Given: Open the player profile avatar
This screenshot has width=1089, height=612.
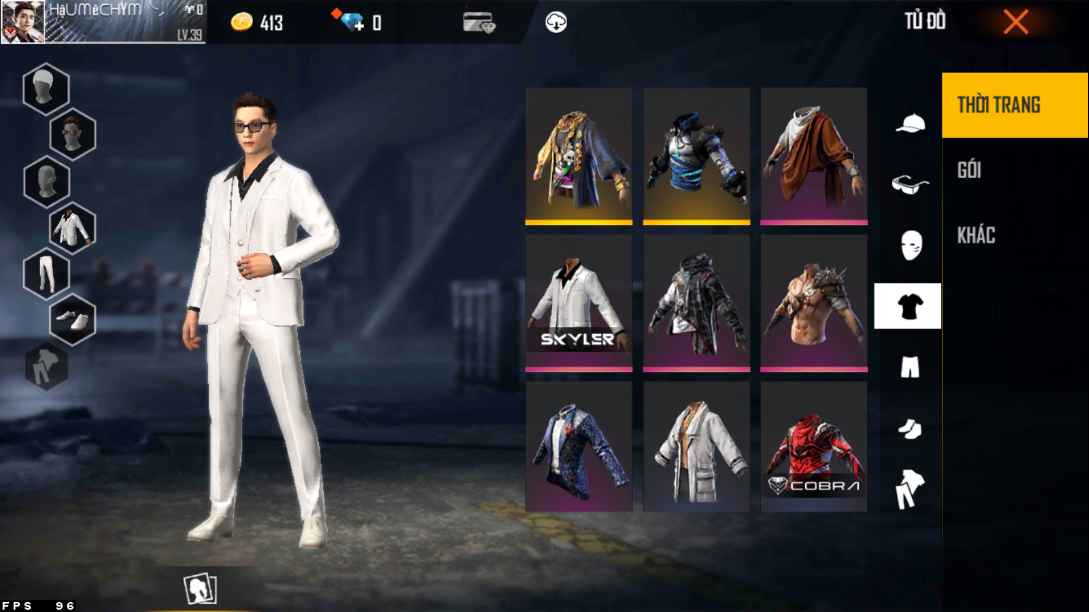Looking at the screenshot, I should (22, 22).
